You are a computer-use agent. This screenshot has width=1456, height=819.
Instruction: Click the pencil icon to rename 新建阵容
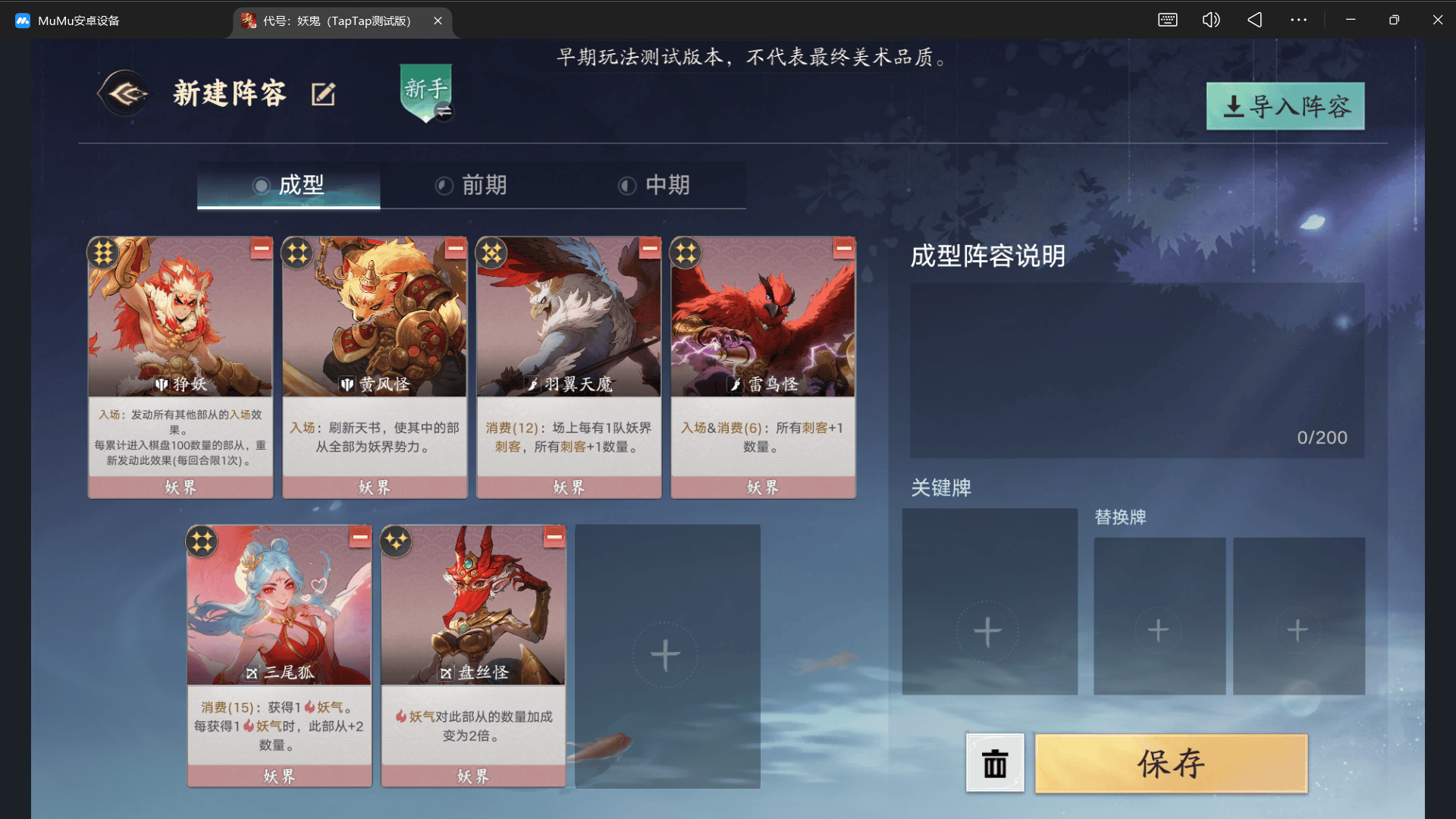[325, 93]
